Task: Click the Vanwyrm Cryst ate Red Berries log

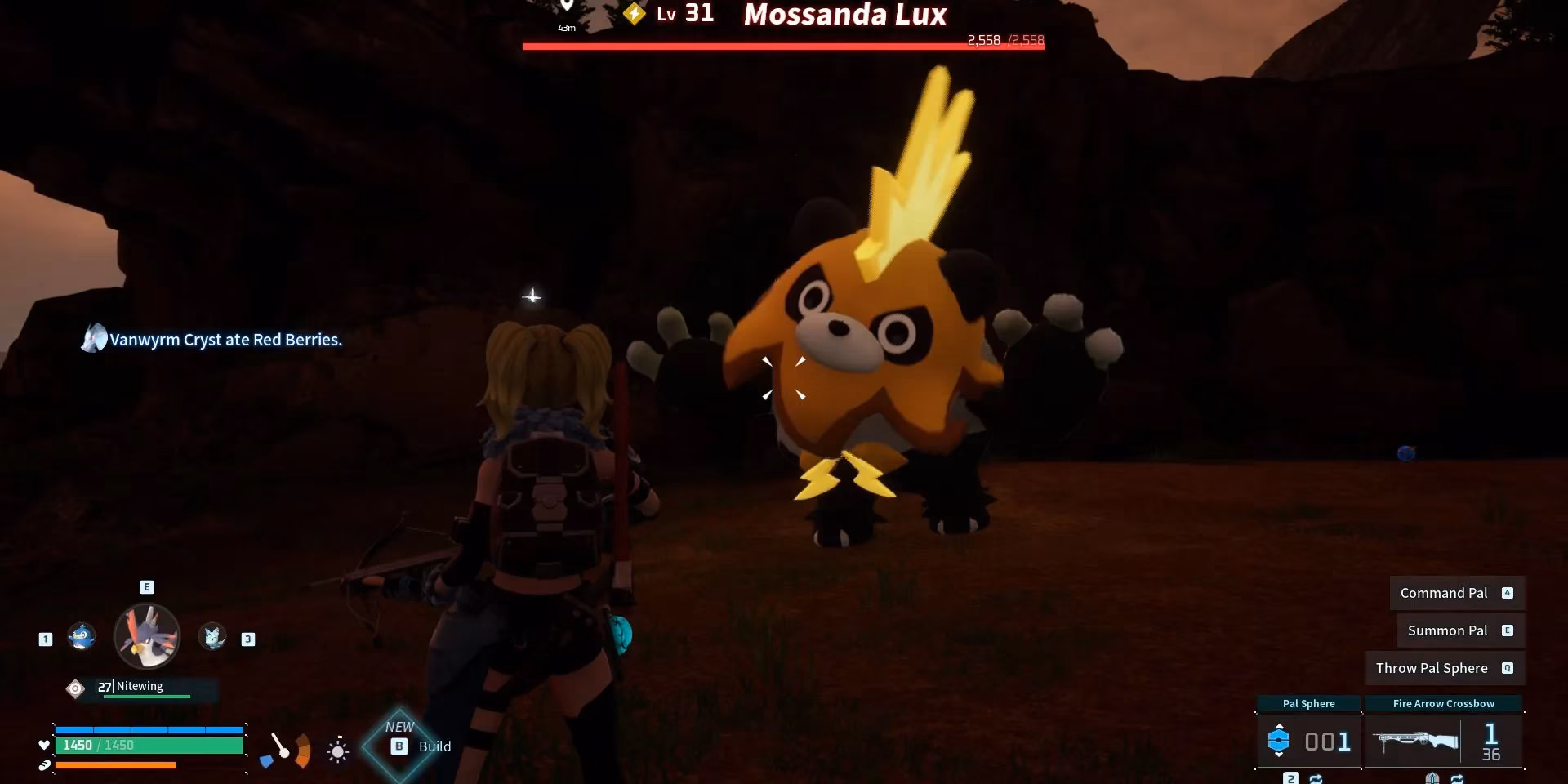Action: (x=225, y=340)
